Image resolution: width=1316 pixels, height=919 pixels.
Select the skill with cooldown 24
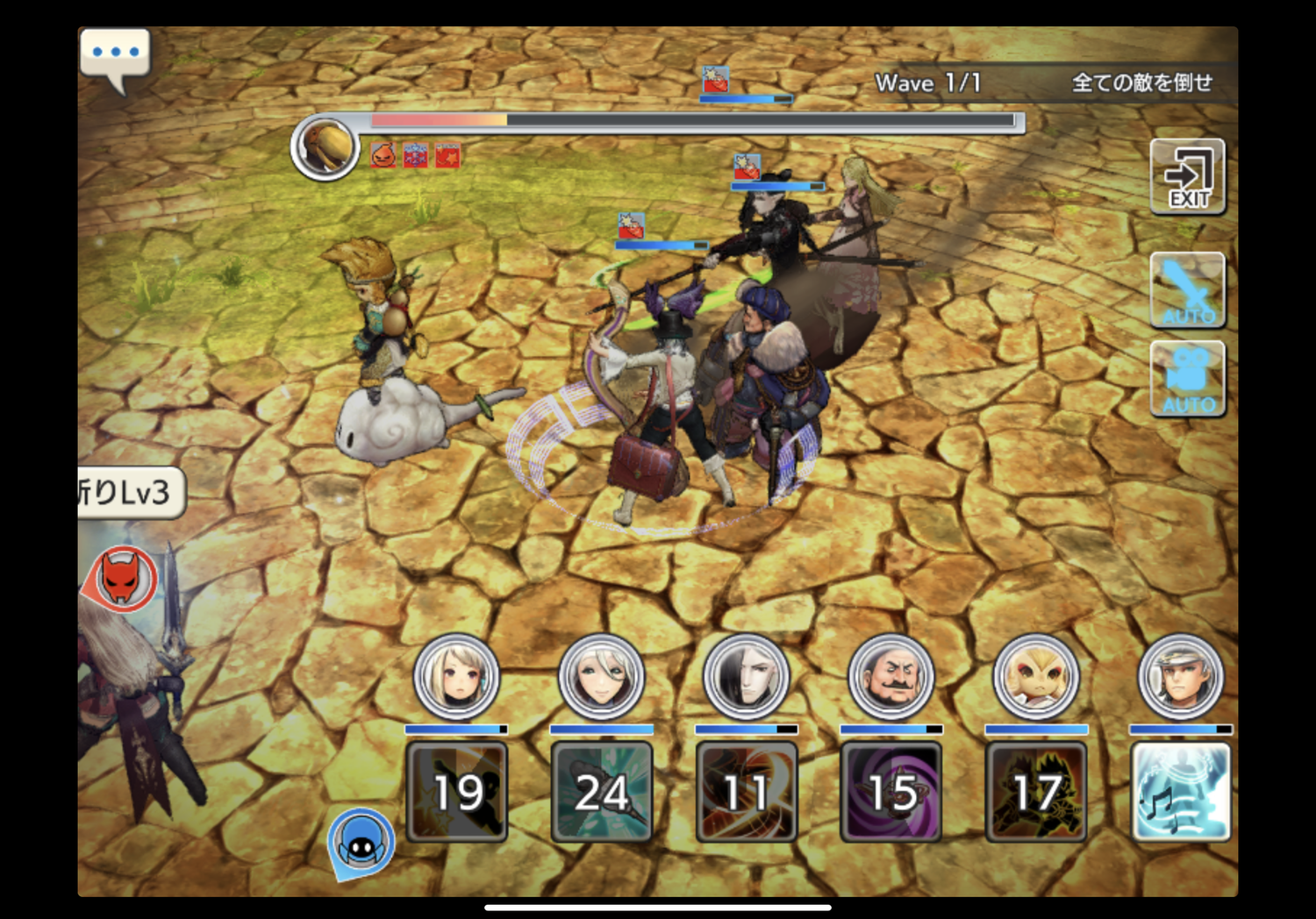point(601,792)
